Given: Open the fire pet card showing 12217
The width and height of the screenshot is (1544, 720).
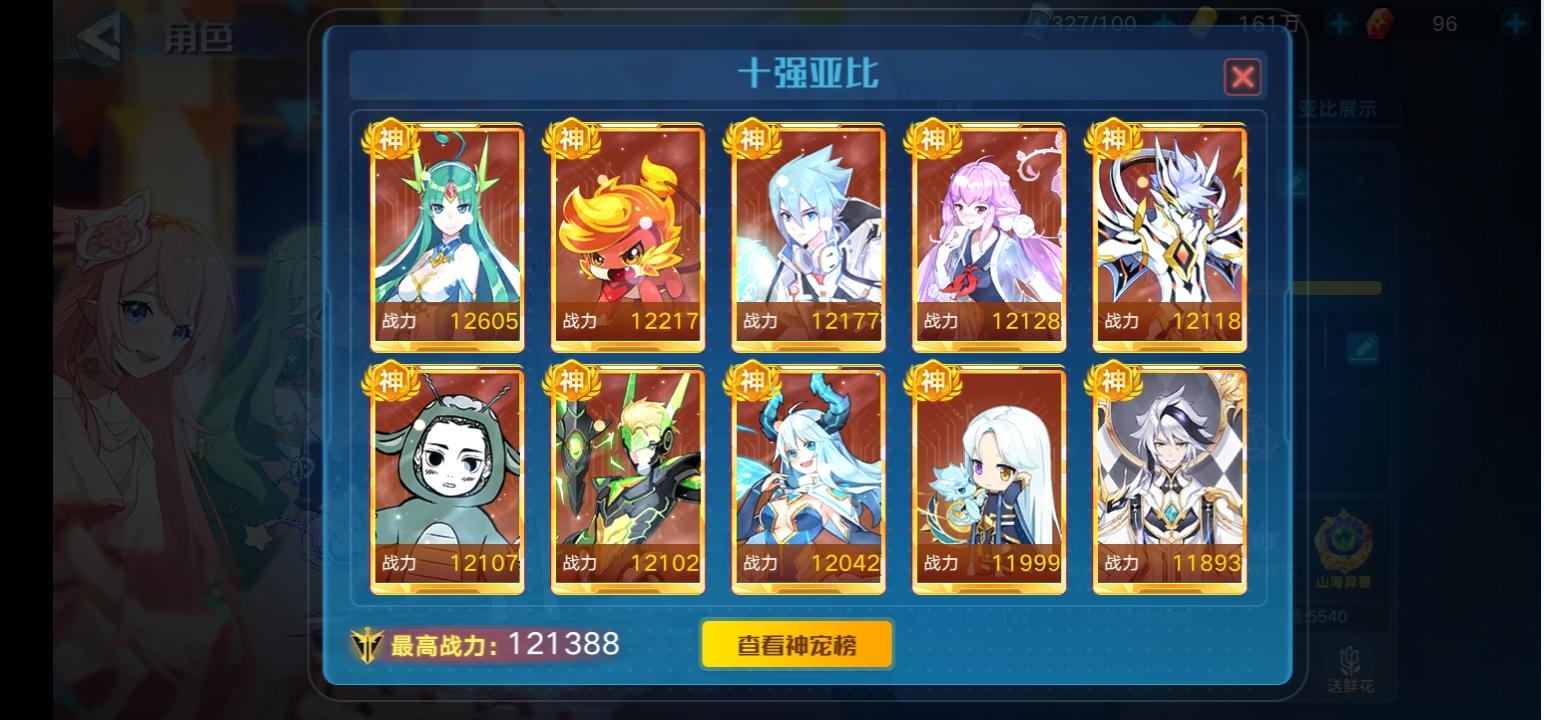Looking at the screenshot, I should coord(627,235).
